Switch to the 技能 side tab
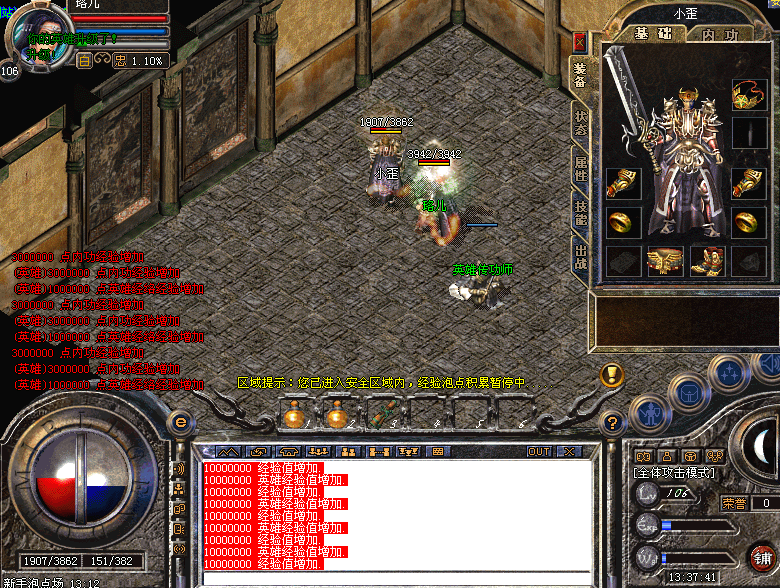The image size is (780, 588). pos(580,212)
